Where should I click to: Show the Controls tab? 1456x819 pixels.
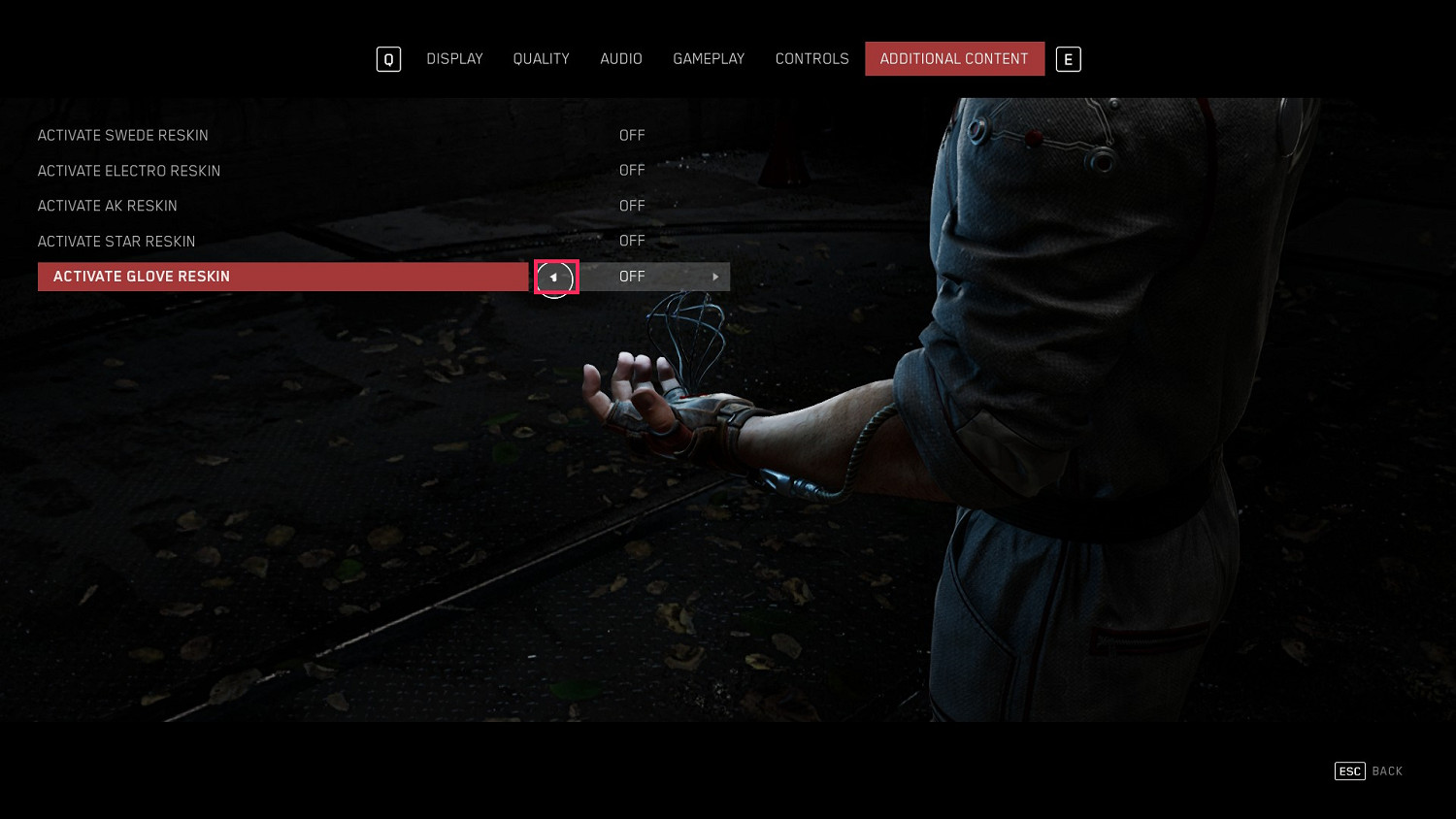(811, 59)
